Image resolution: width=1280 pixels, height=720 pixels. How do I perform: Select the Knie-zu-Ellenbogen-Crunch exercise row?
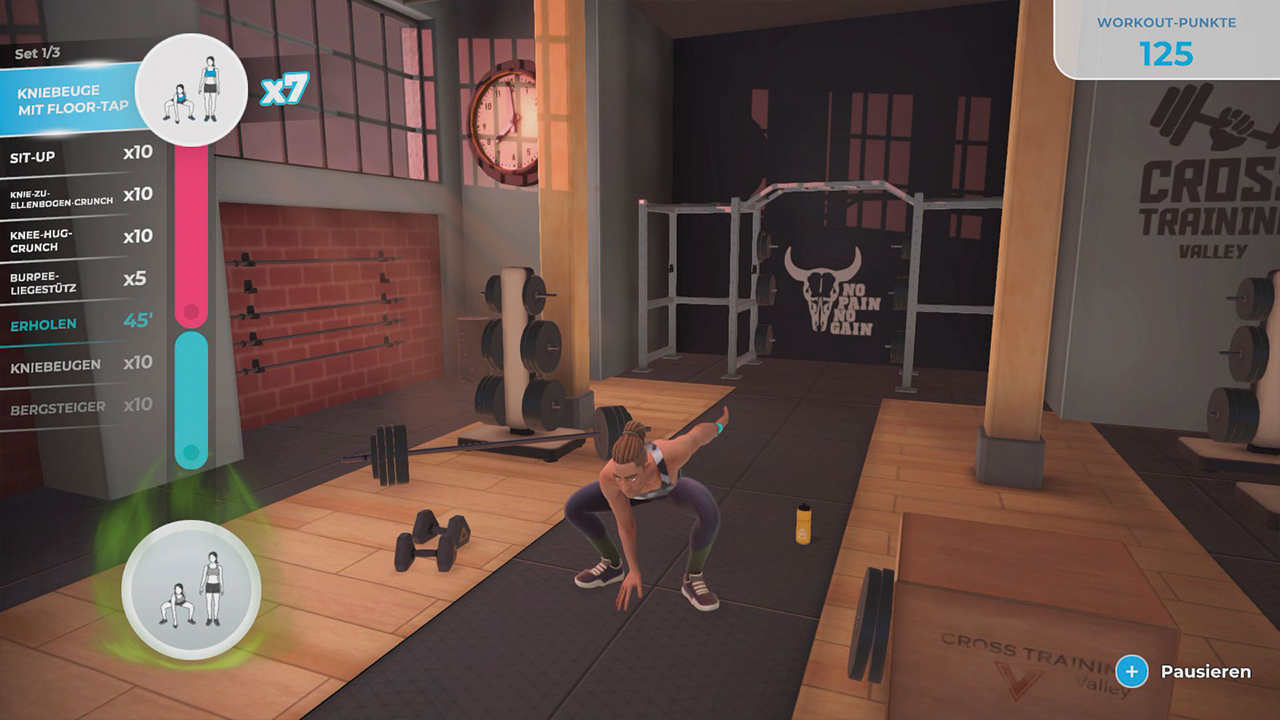(80, 195)
